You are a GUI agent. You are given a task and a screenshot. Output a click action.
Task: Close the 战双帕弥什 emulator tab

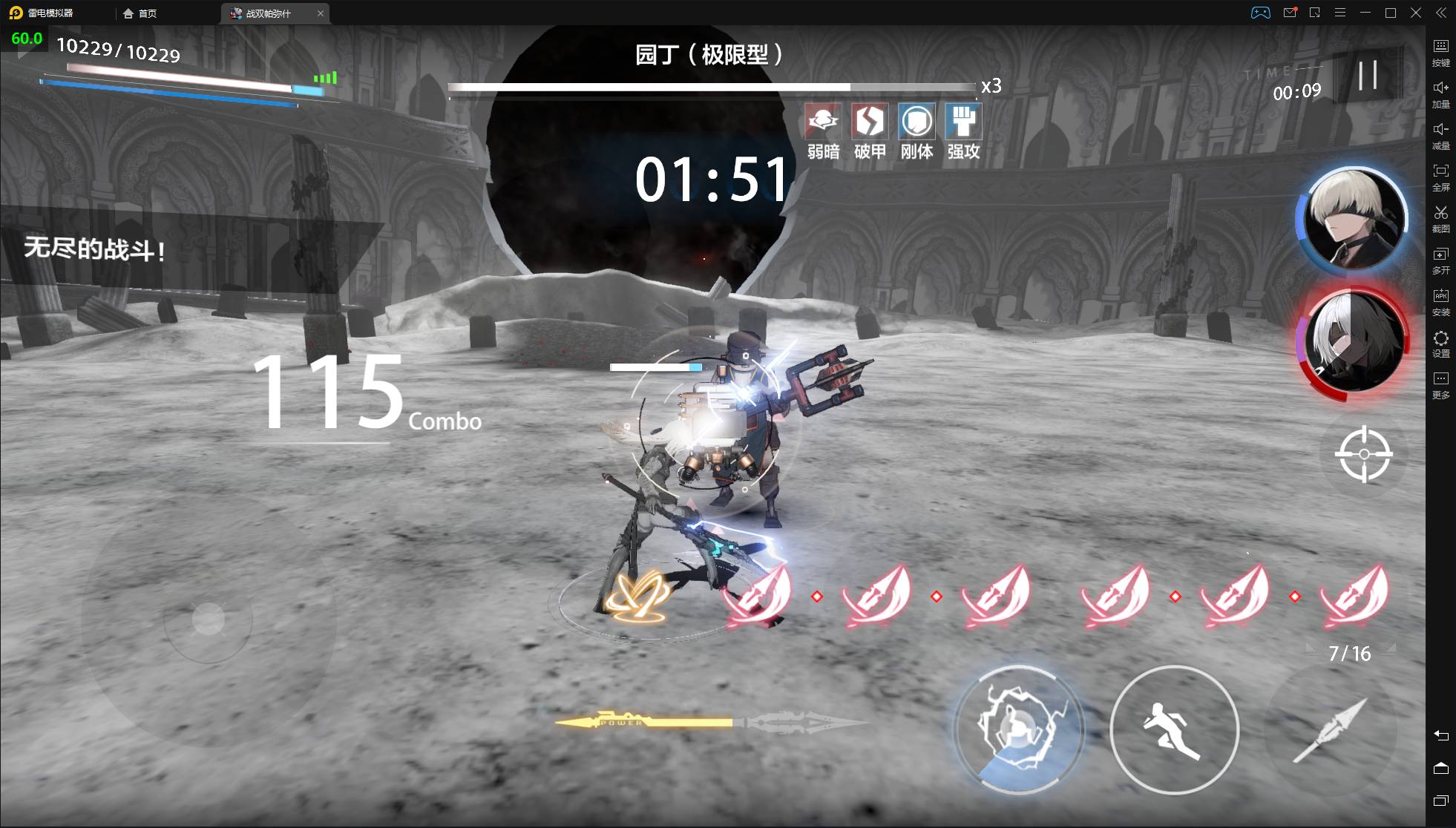(x=321, y=13)
